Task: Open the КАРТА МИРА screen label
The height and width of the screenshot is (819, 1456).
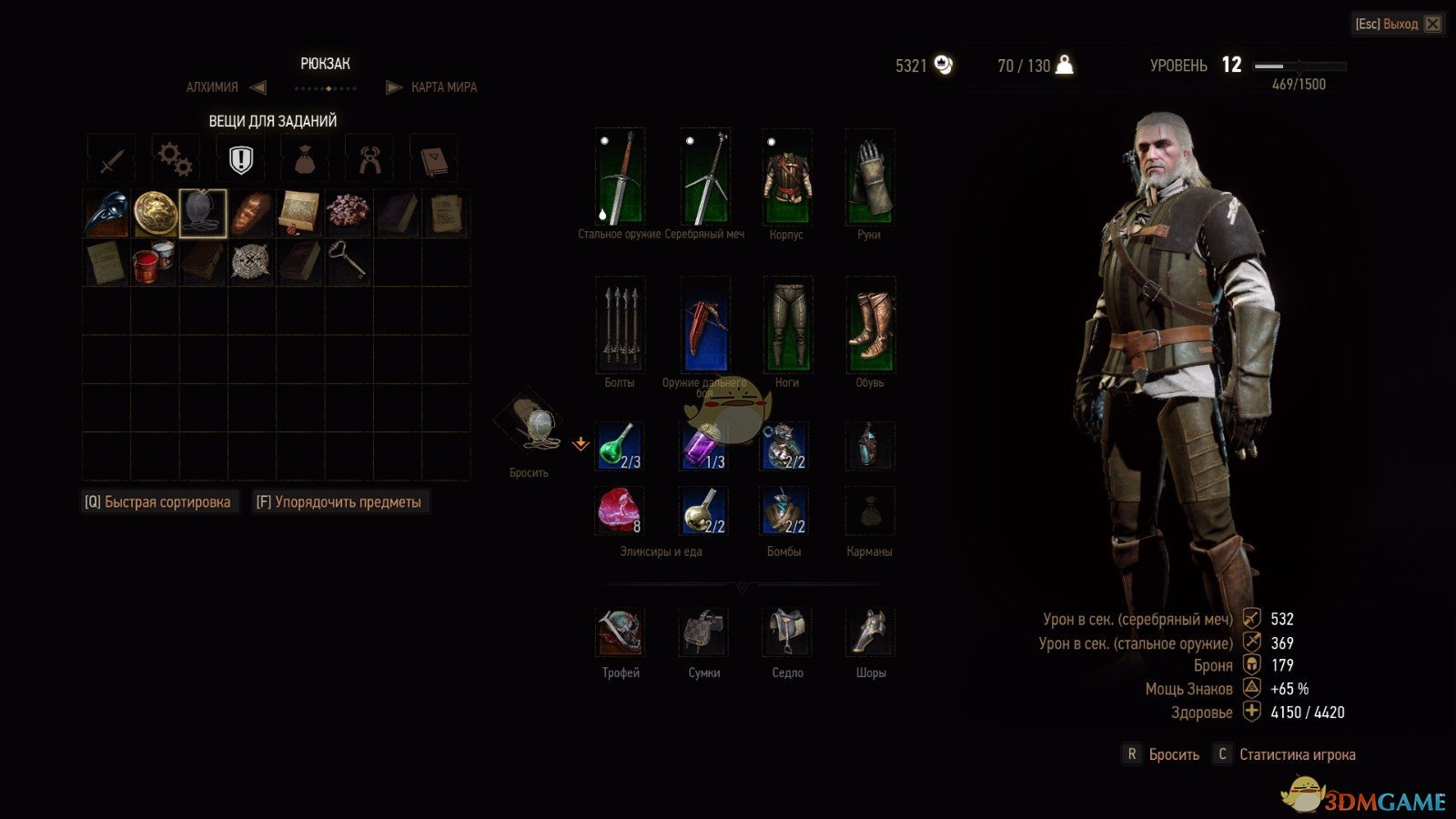Action: click(446, 86)
